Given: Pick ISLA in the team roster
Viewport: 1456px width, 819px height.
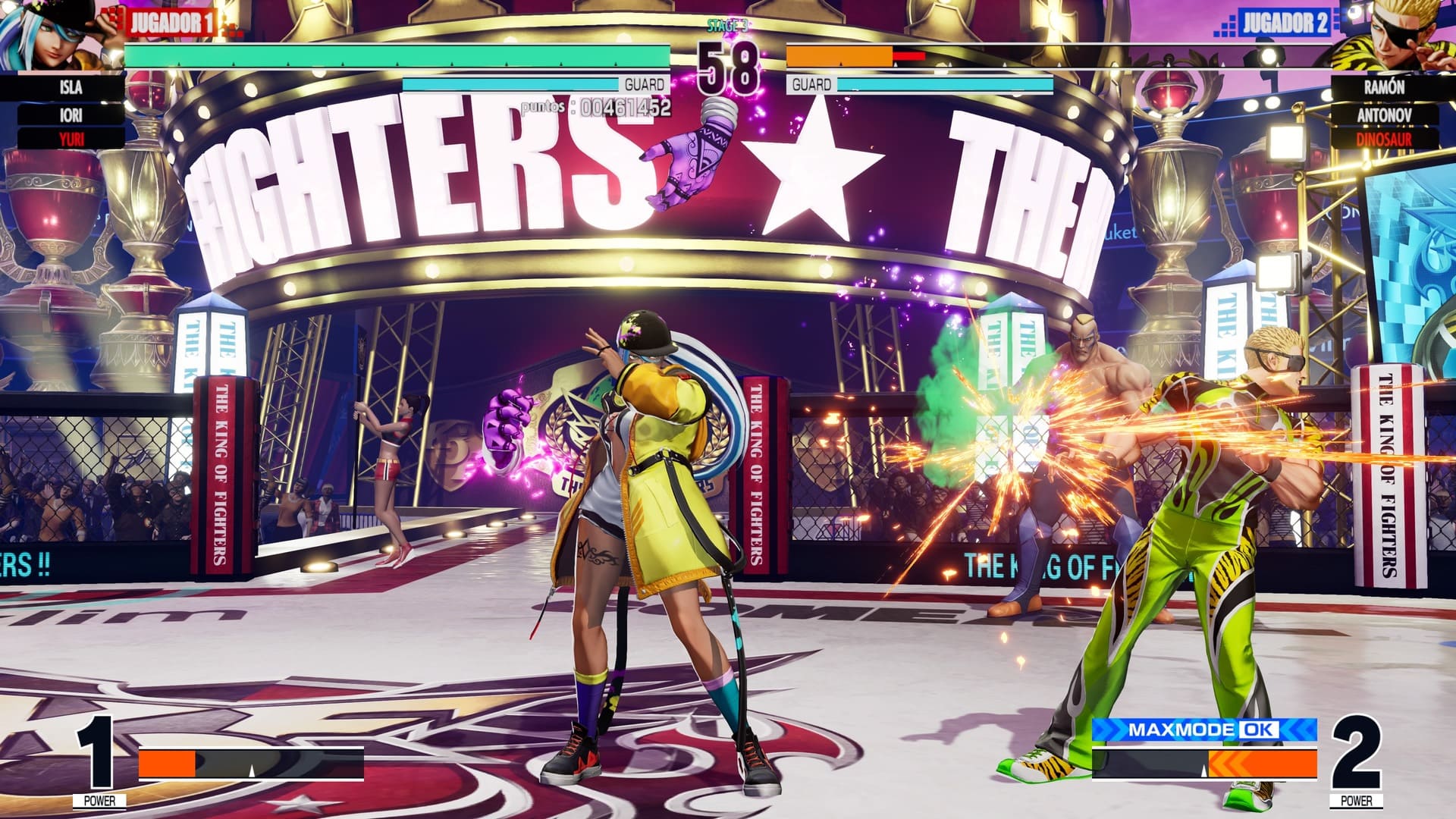Looking at the screenshot, I should tap(71, 88).
